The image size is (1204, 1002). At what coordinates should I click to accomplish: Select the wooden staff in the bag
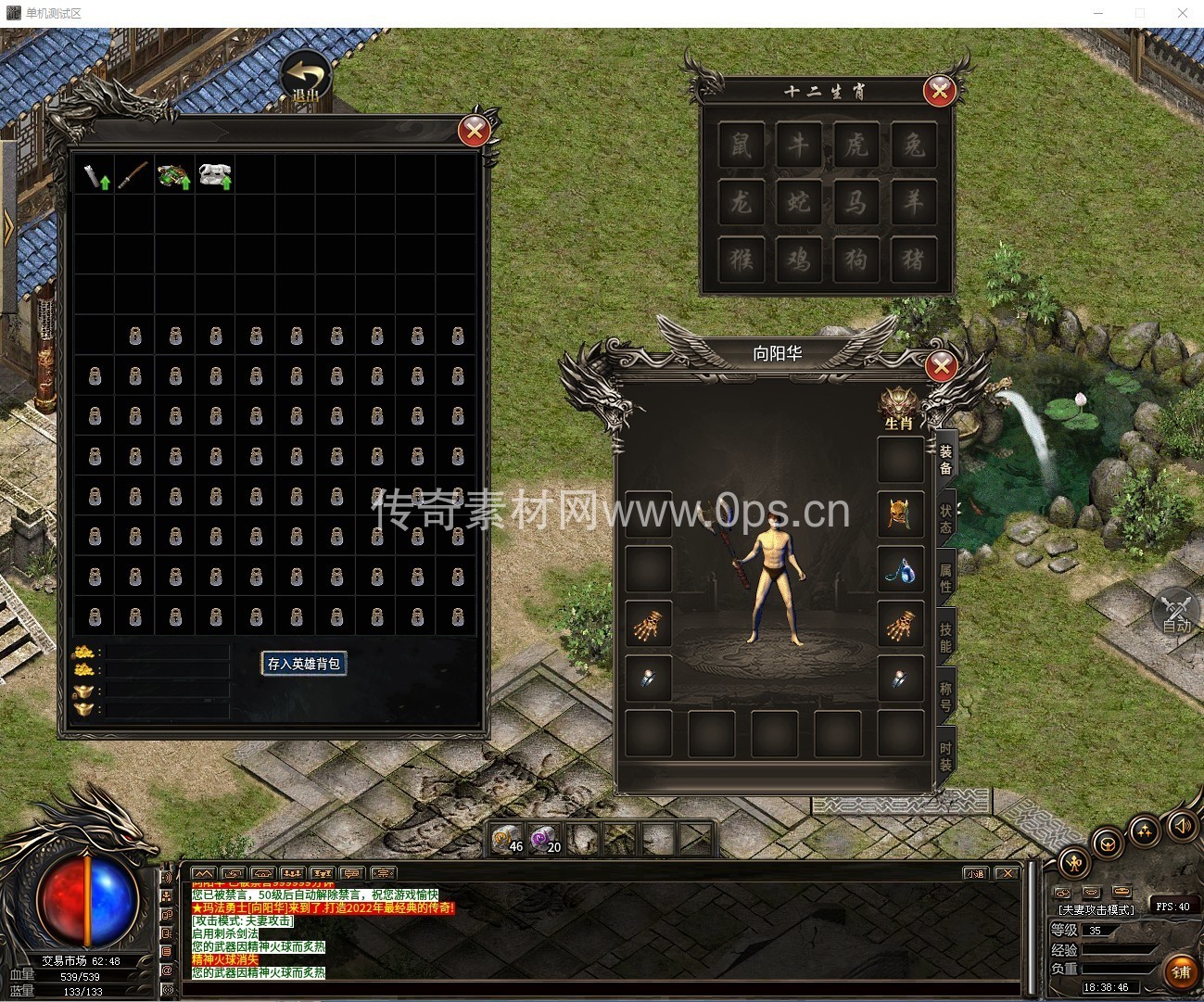134,175
